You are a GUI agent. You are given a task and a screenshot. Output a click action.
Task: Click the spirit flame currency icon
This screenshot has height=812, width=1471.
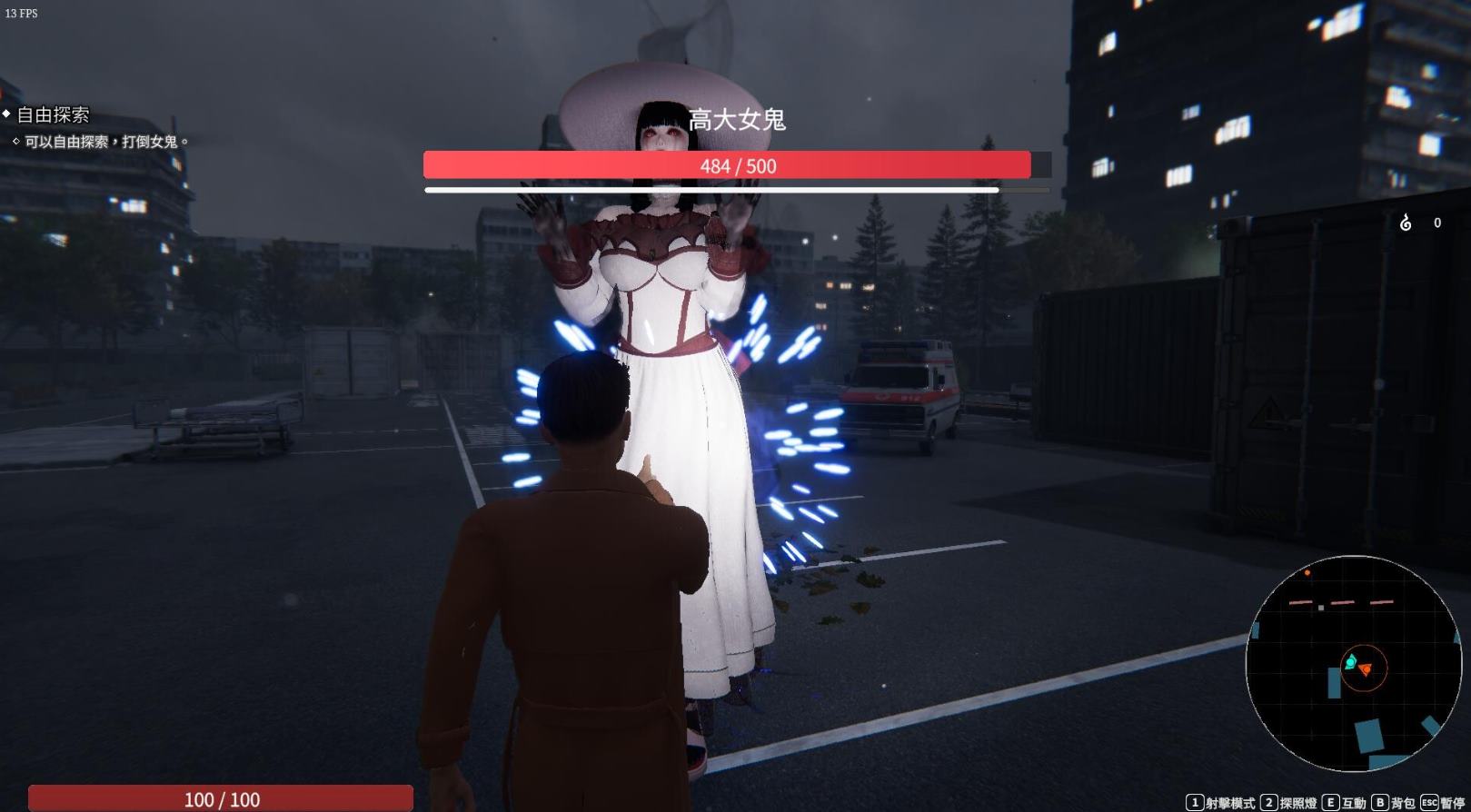click(1406, 223)
